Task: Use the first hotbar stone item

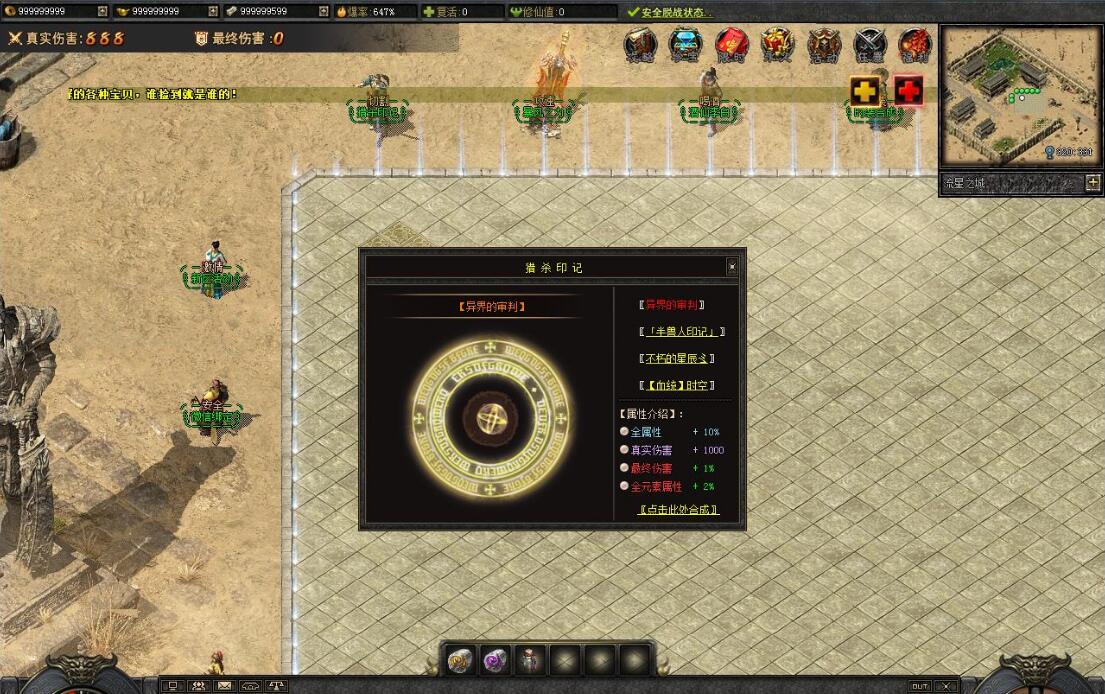Action: tap(461, 660)
